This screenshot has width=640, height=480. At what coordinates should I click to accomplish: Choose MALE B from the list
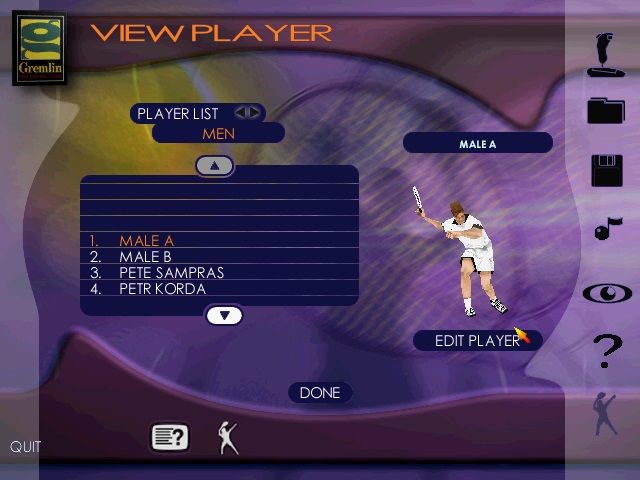pos(146,257)
